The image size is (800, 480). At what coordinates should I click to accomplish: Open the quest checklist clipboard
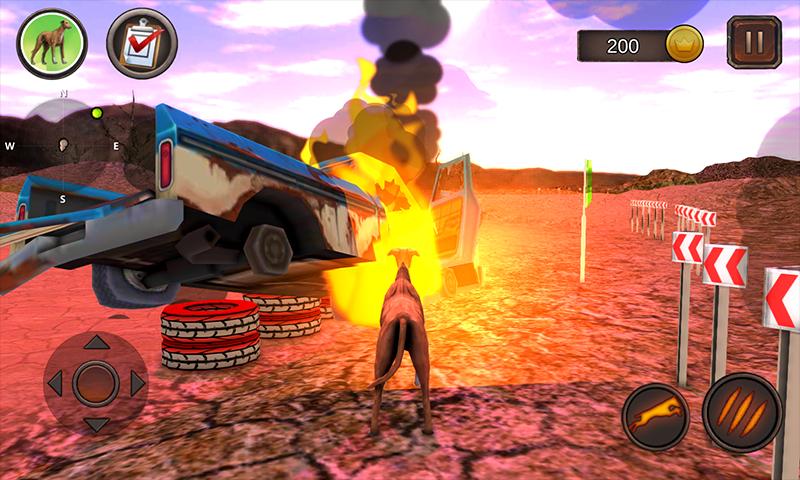pos(141,44)
